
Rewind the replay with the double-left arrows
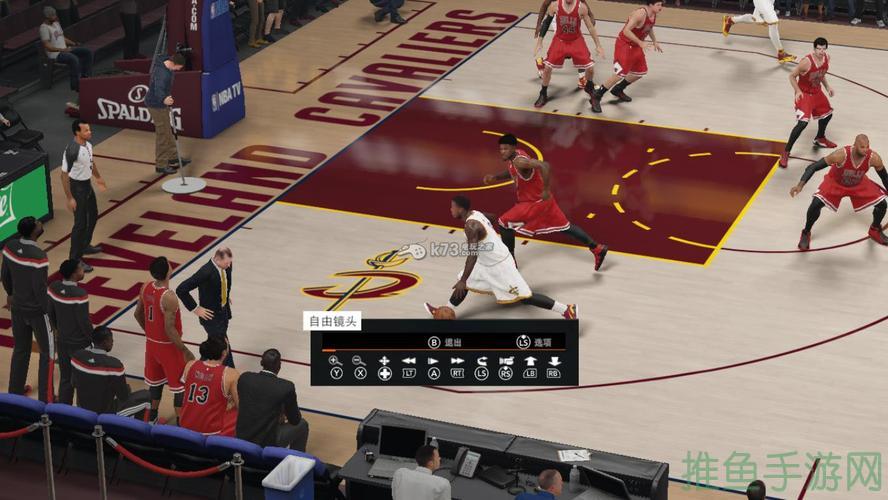tap(409, 360)
